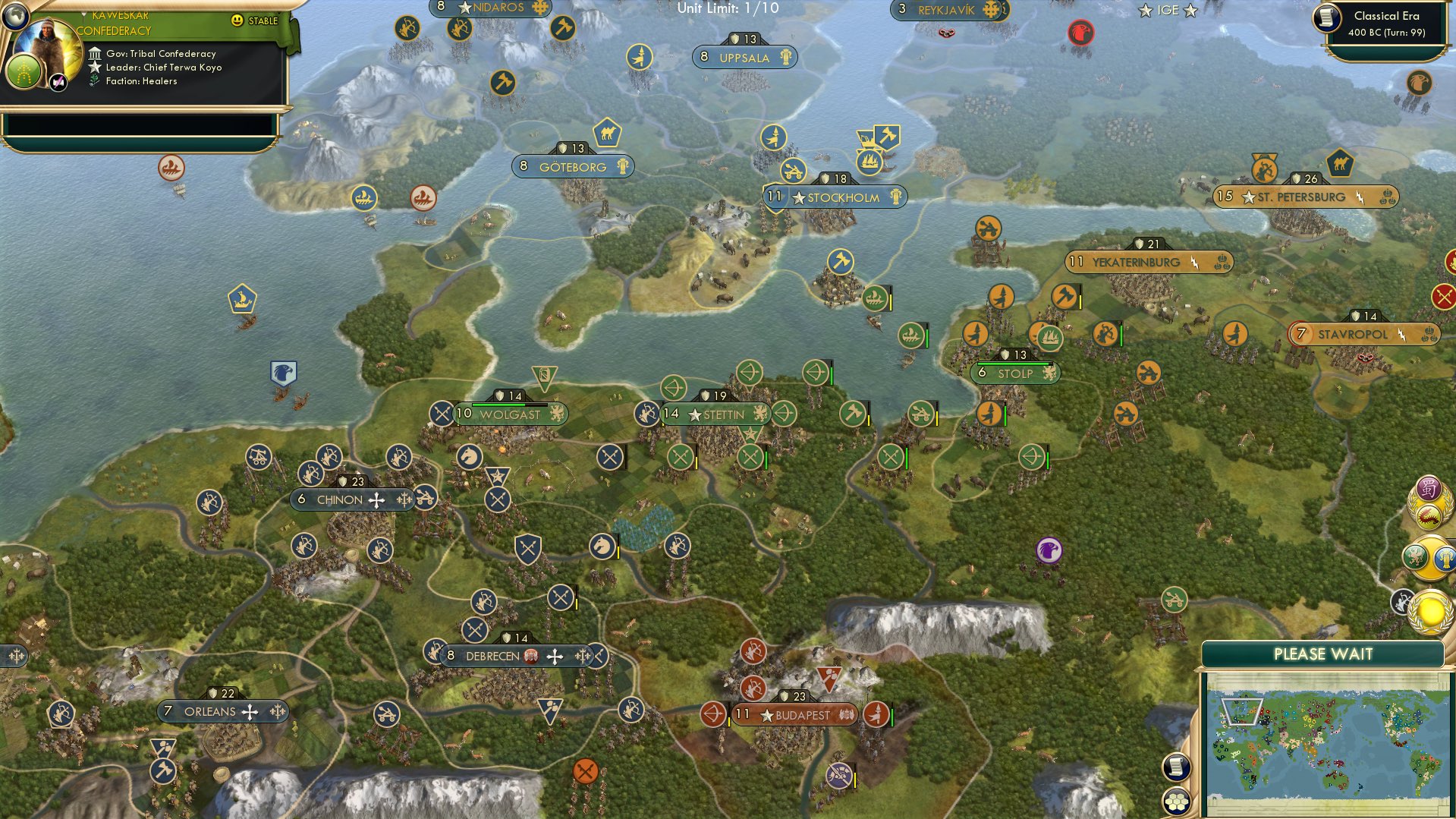
Task: Open the notification log scroll icon
Action: tap(1176, 768)
